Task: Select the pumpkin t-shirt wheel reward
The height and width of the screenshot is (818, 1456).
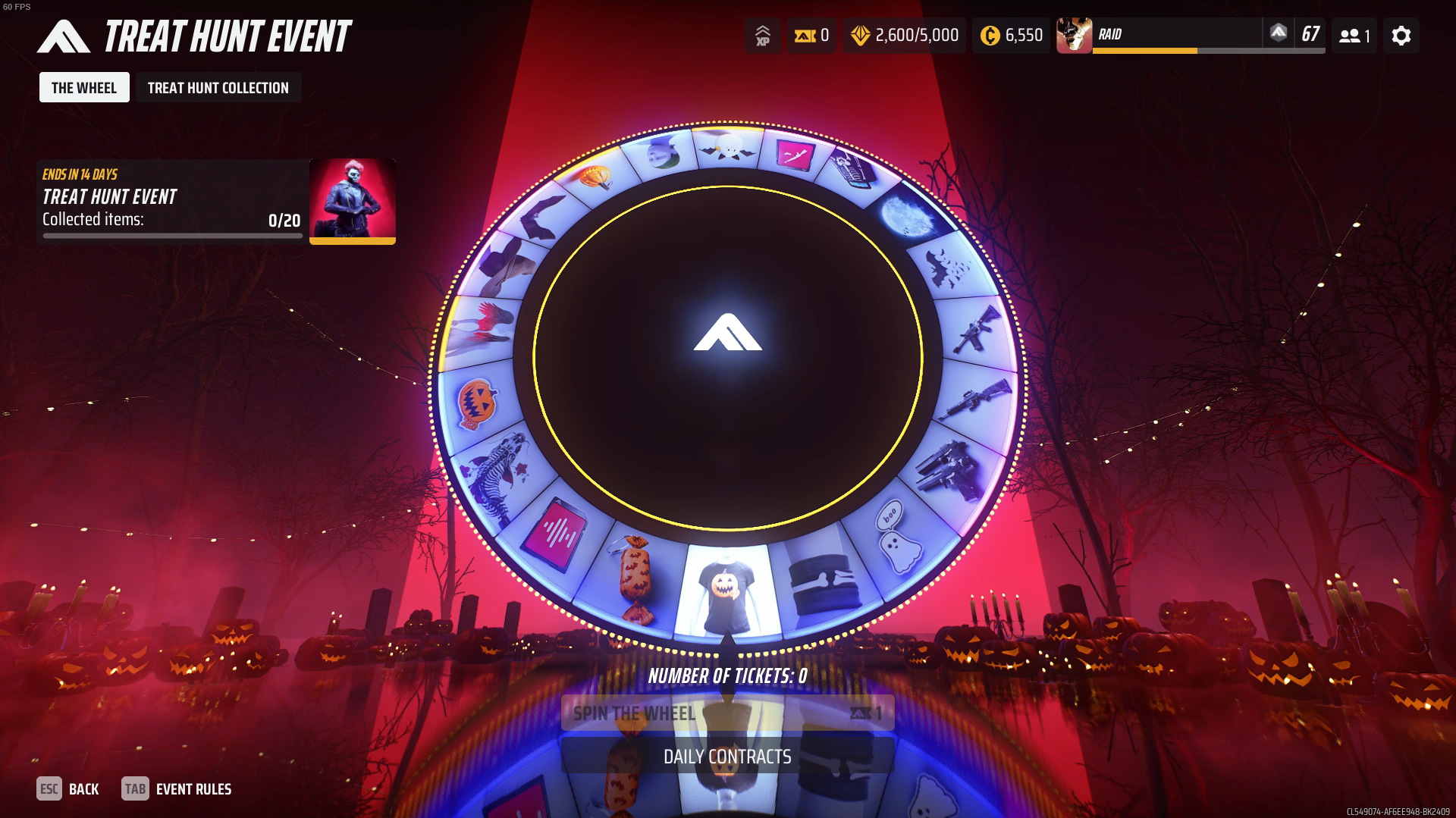Action: click(726, 593)
